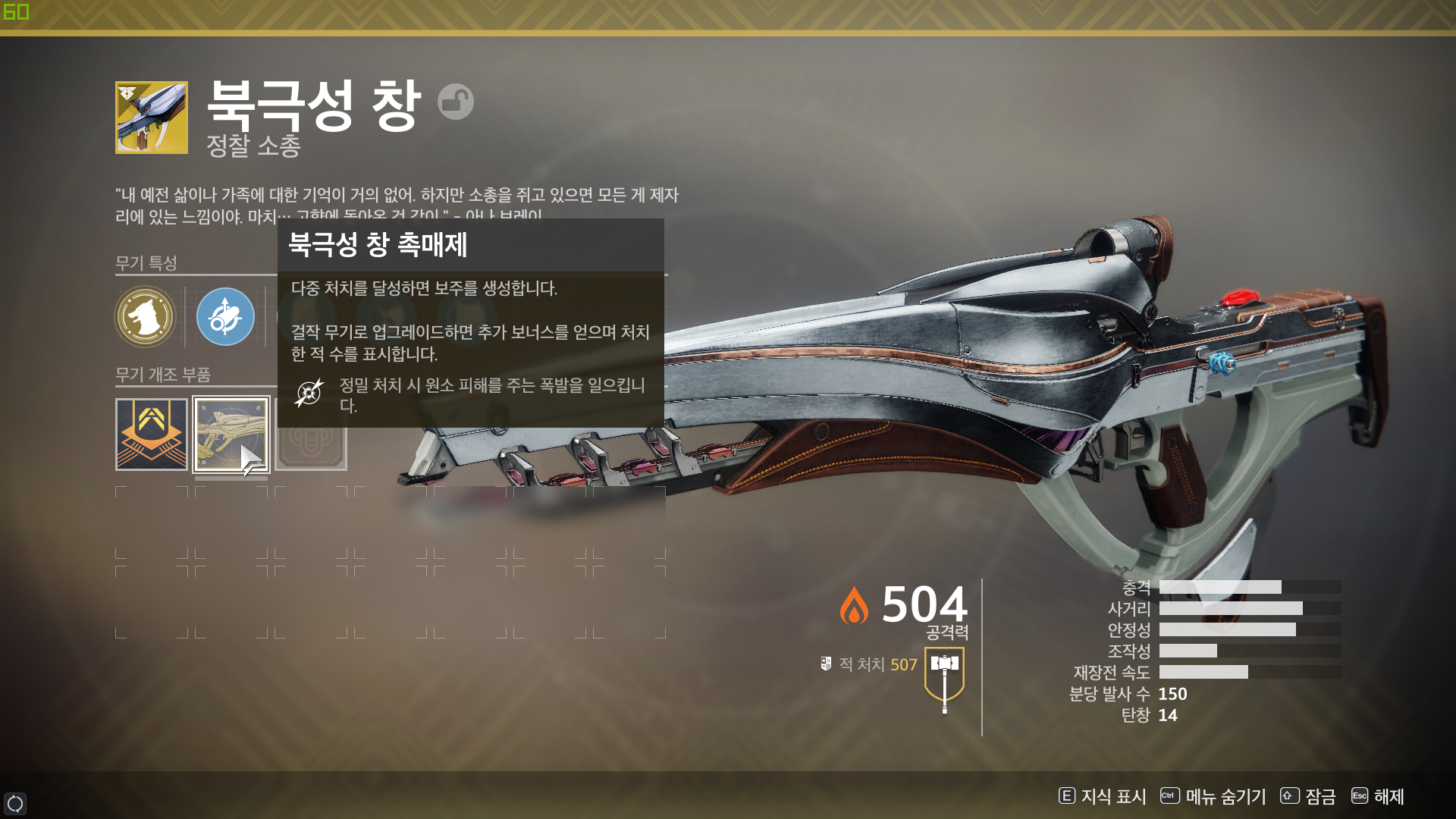This screenshot has height=819, width=1456.
Task: Select the Polaris Lance catalyst slot
Action: [x=231, y=435]
